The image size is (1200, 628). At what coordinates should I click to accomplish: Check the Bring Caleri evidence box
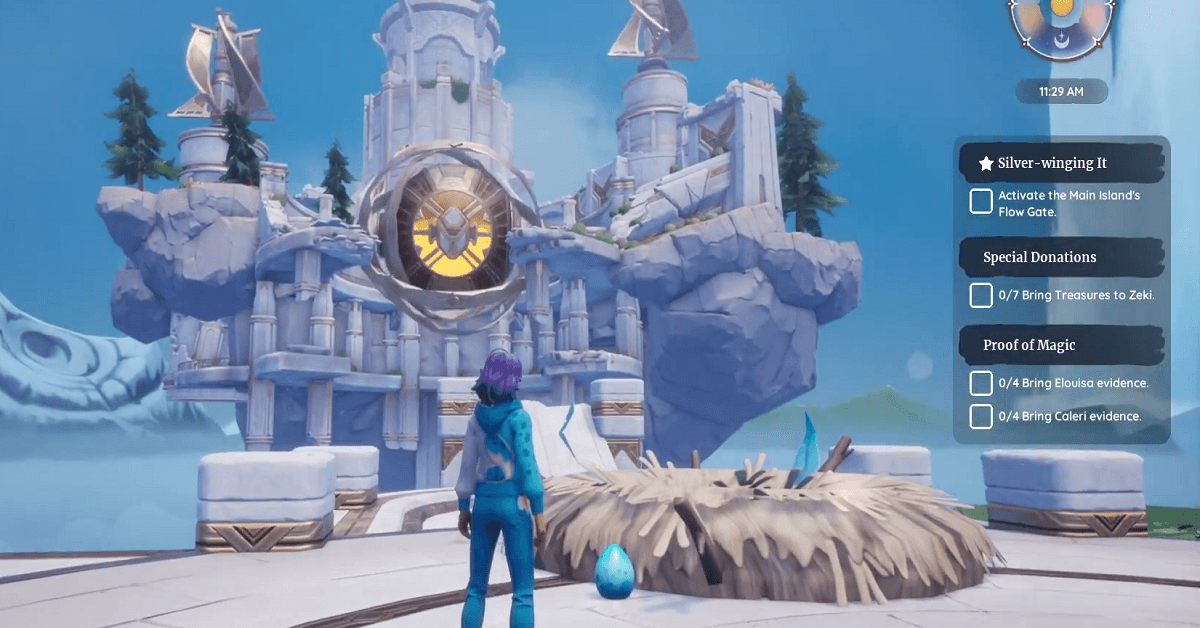click(981, 416)
